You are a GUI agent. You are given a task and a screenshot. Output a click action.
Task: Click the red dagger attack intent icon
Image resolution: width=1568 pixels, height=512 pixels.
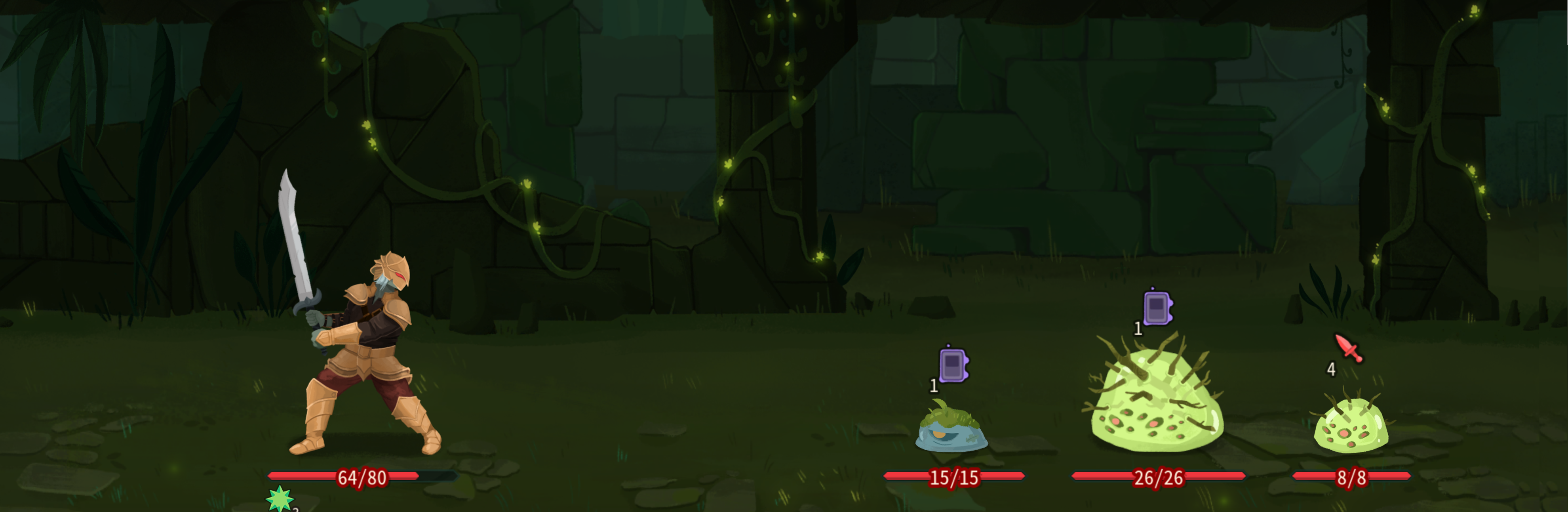pos(1349,348)
